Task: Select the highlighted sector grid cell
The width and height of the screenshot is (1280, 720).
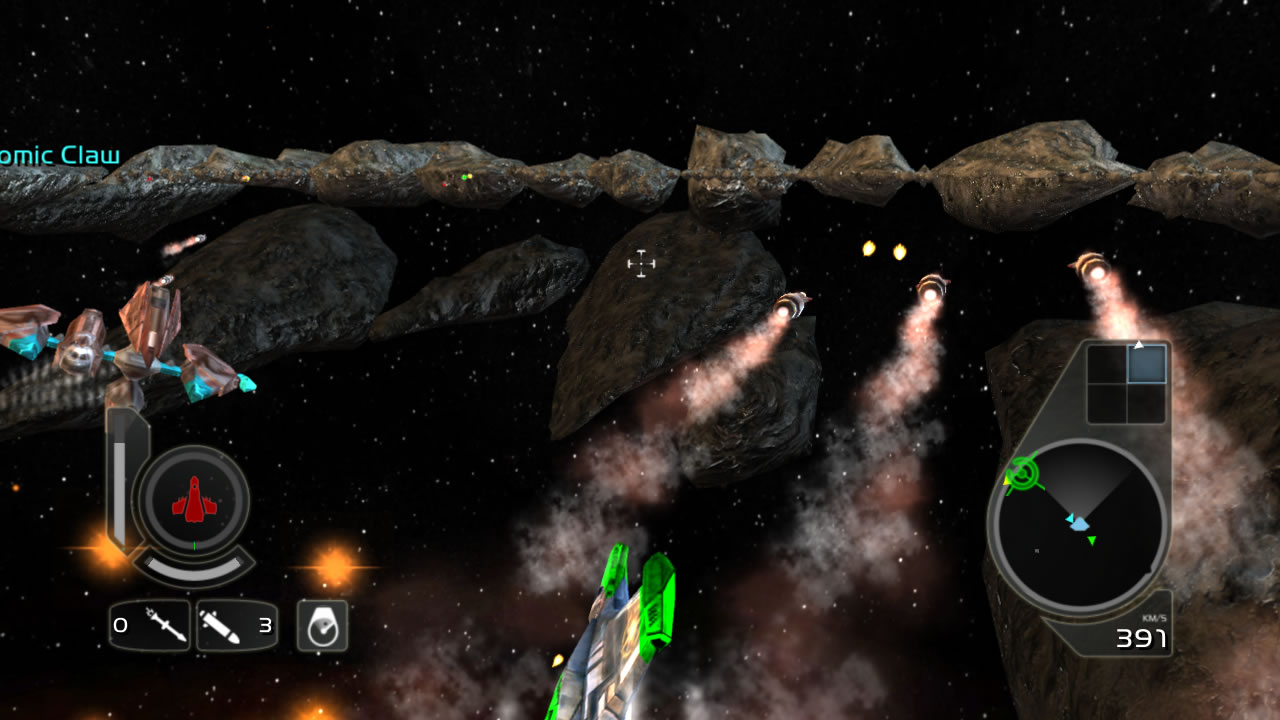Action: [x=1147, y=364]
